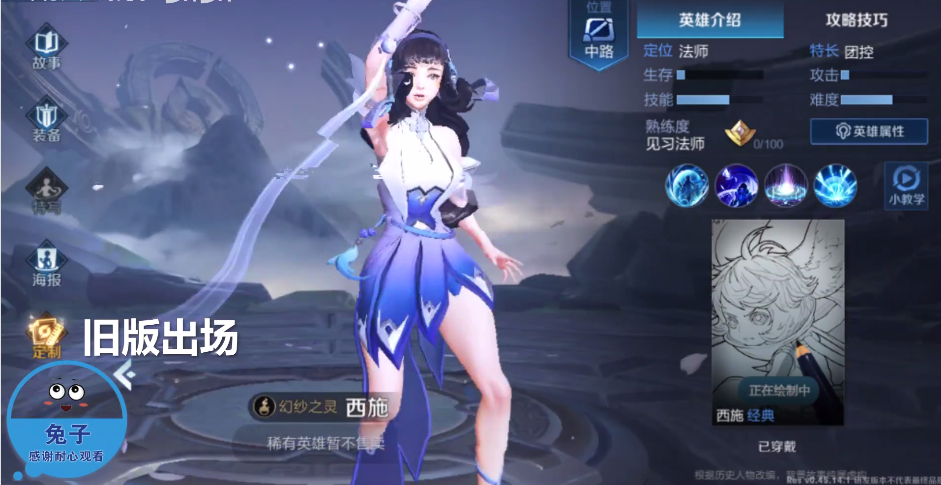Click the 熟练度 mastery badge icon
Image resolution: width=941 pixels, height=485 pixels.
tap(739, 133)
